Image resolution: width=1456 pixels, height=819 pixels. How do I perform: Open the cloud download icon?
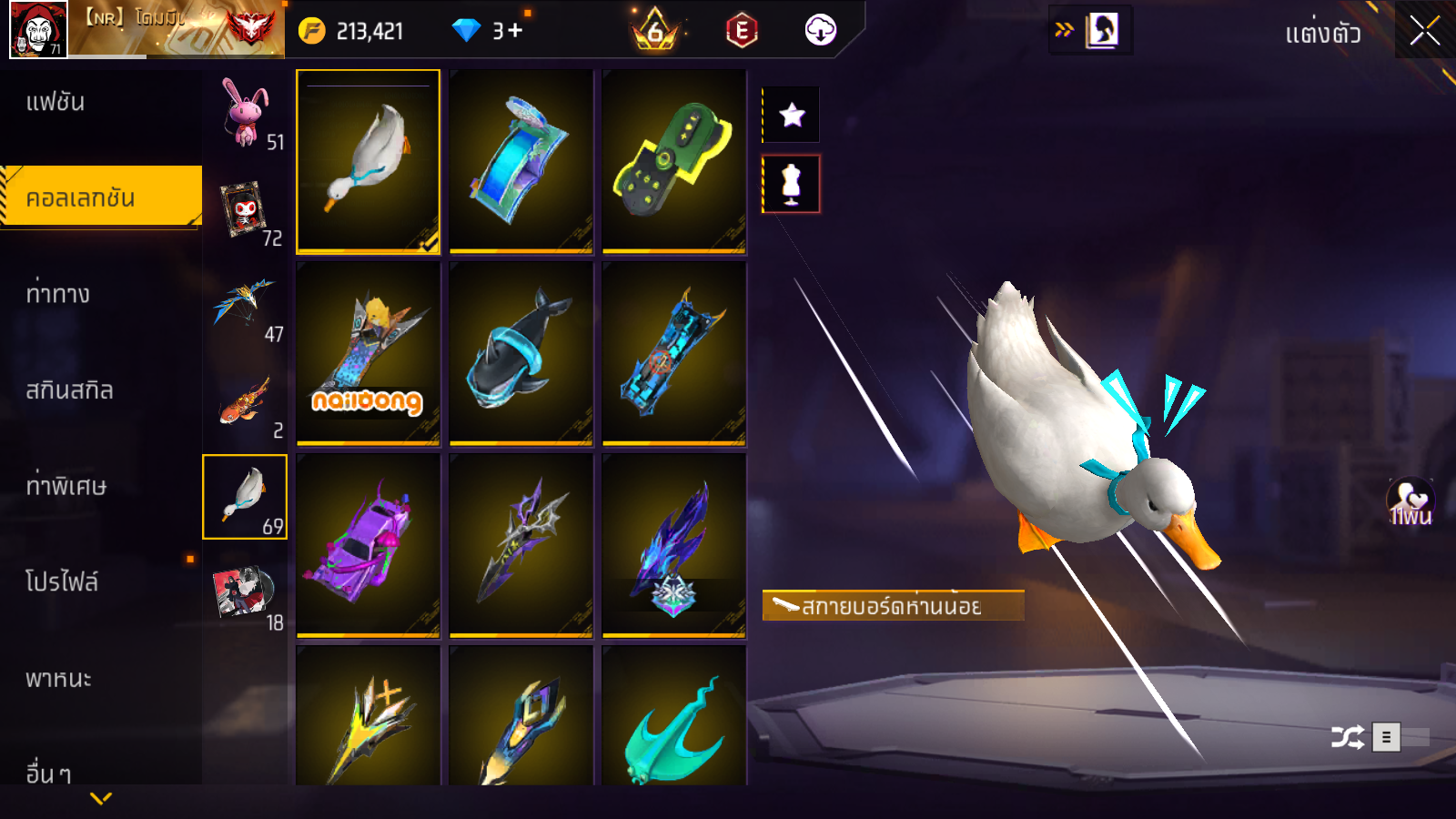coord(820,30)
